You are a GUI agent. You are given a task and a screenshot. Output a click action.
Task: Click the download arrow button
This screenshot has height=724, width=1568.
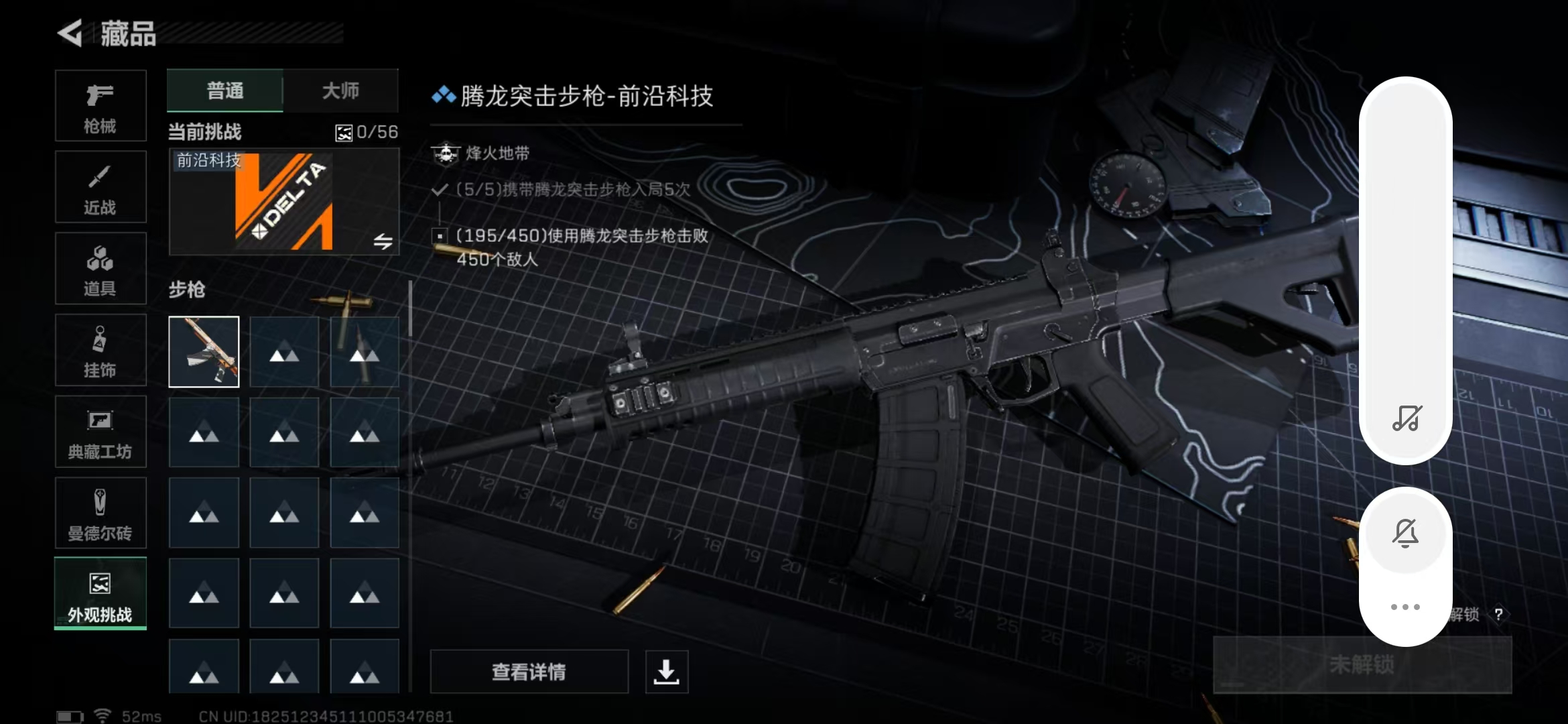(x=666, y=671)
